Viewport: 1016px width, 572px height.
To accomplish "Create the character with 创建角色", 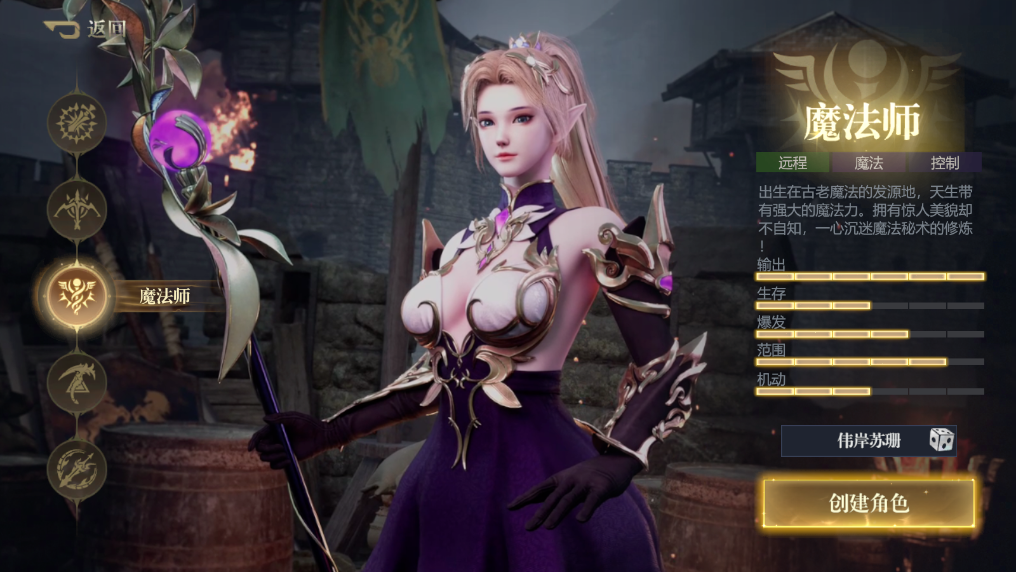I will pyautogui.click(x=868, y=503).
